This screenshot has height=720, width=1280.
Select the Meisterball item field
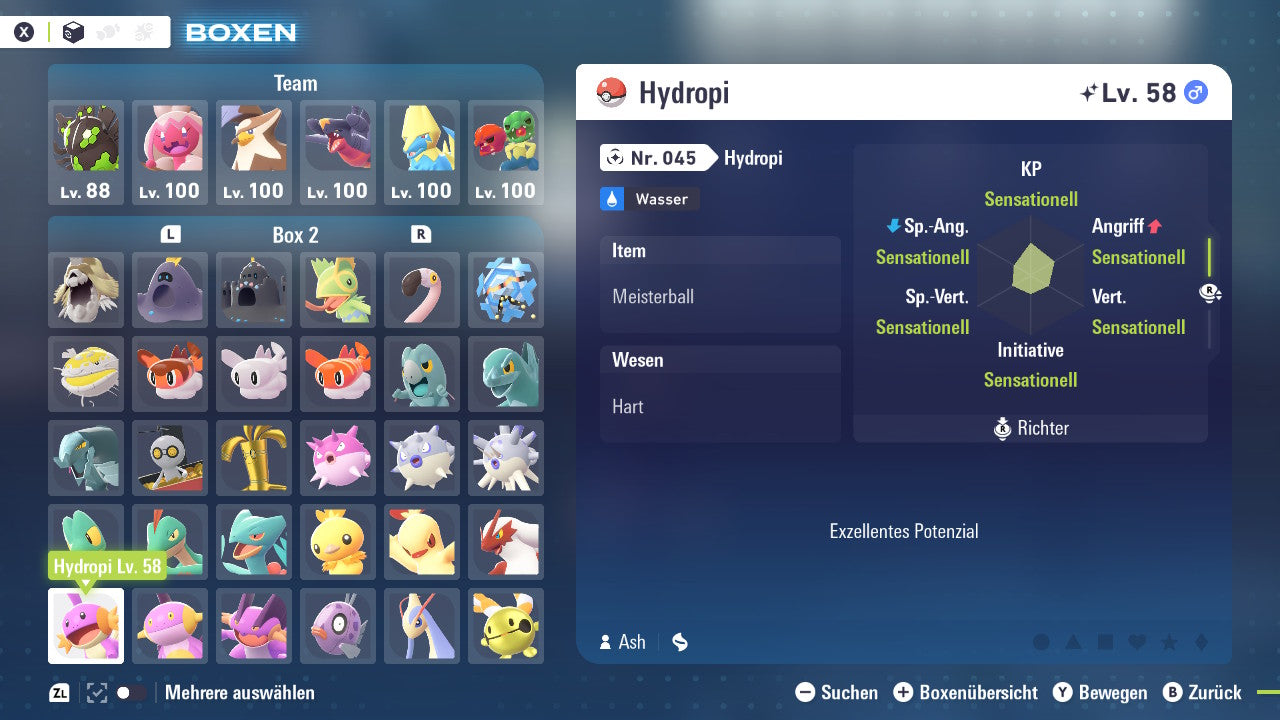(x=720, y=296)
